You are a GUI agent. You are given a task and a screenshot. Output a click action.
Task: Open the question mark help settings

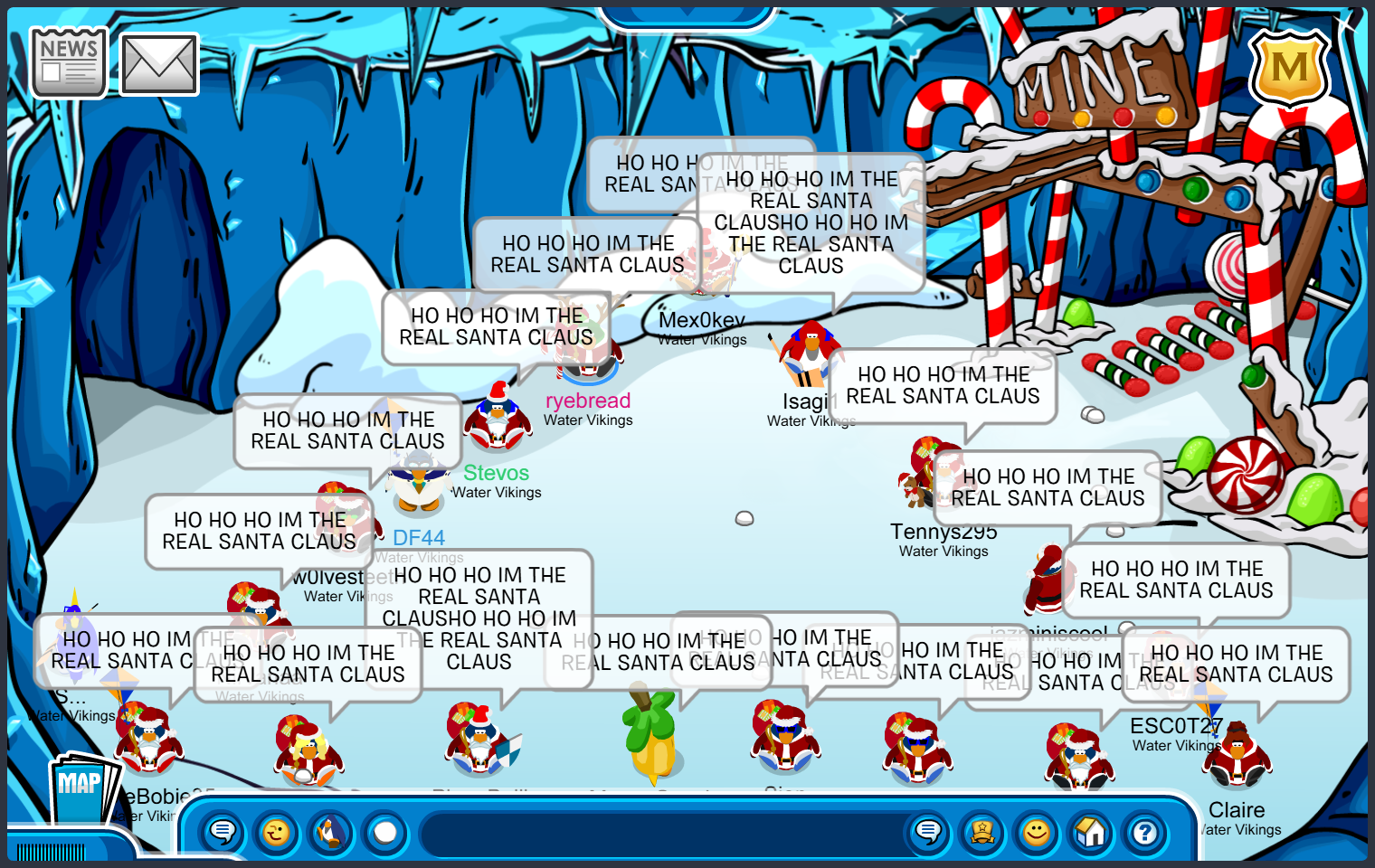[x=1145, y=832]
